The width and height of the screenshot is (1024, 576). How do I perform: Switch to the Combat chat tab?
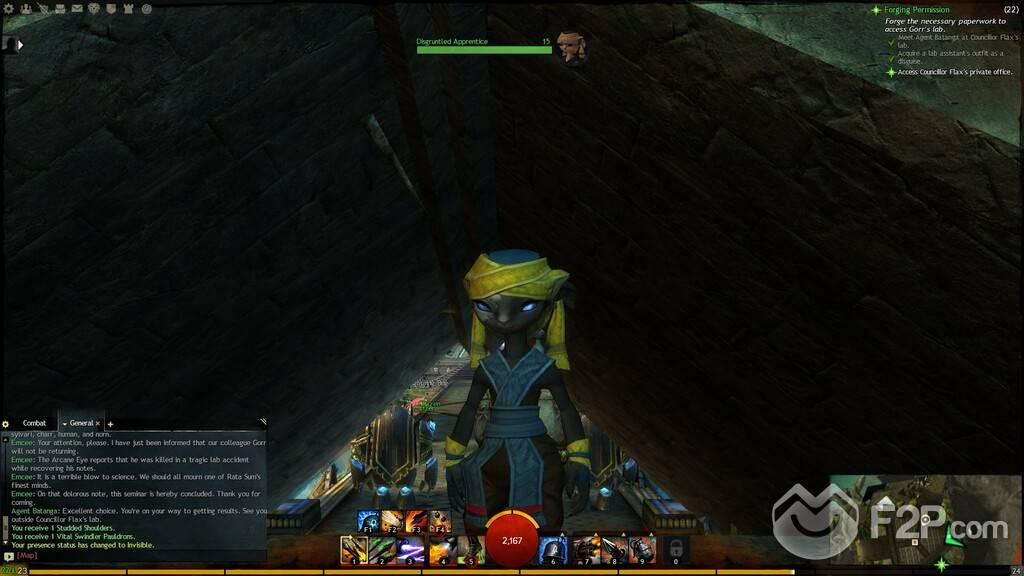click(x=34, y=423)
